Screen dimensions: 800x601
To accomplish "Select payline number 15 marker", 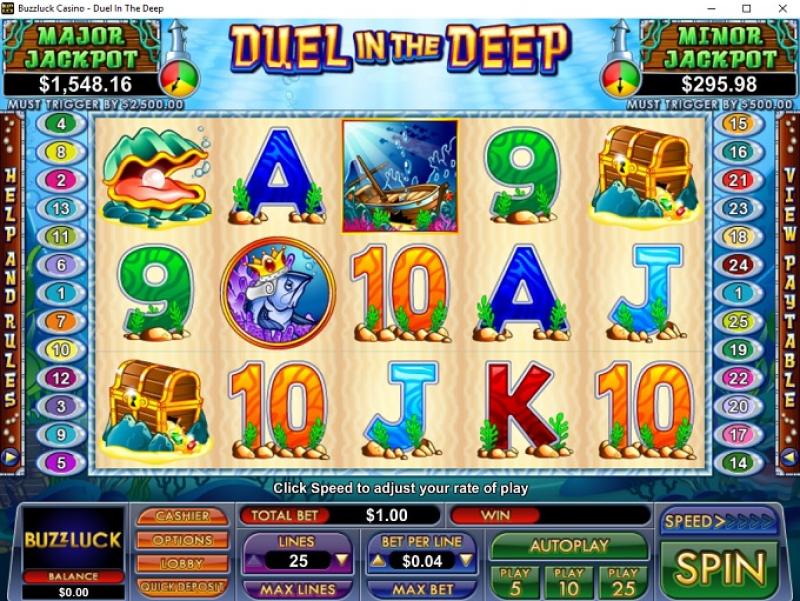I will [x=738, y=125].
